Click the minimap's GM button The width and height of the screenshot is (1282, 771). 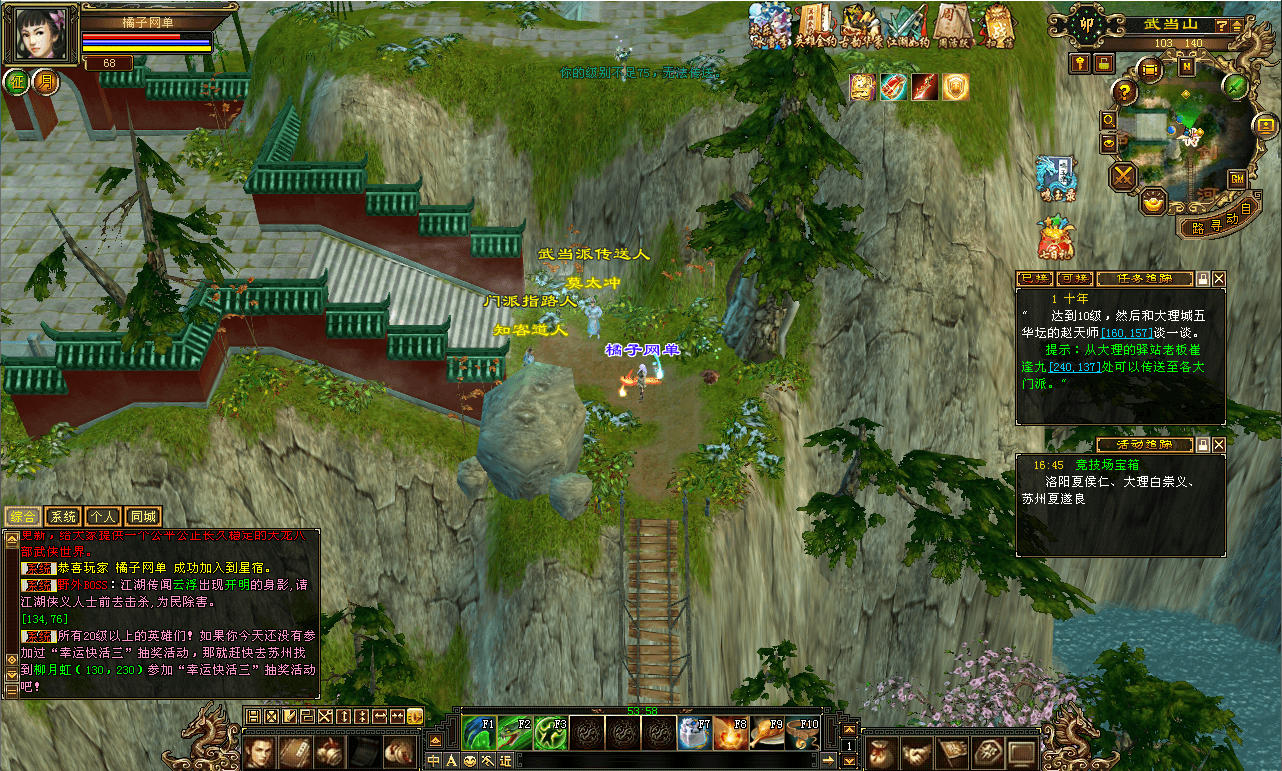pos(1237,179)
